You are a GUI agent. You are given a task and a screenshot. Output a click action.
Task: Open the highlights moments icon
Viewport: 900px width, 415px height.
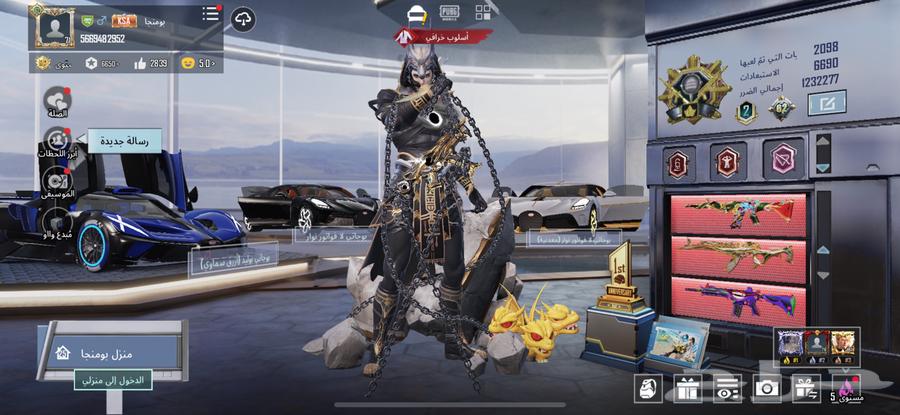[x=55, y=140]
